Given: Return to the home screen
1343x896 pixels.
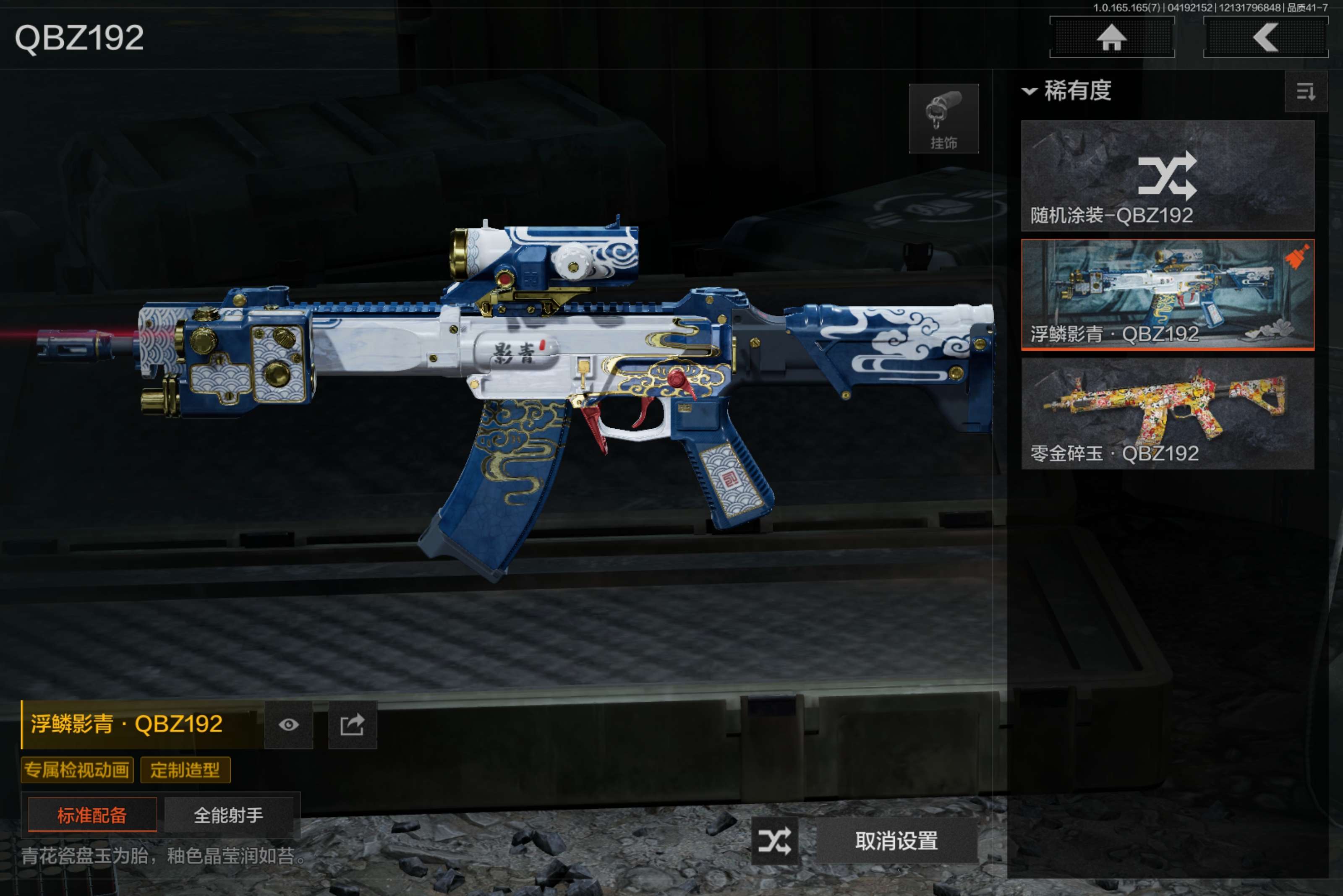Looking at the screenshot, I should point(1111,38).
